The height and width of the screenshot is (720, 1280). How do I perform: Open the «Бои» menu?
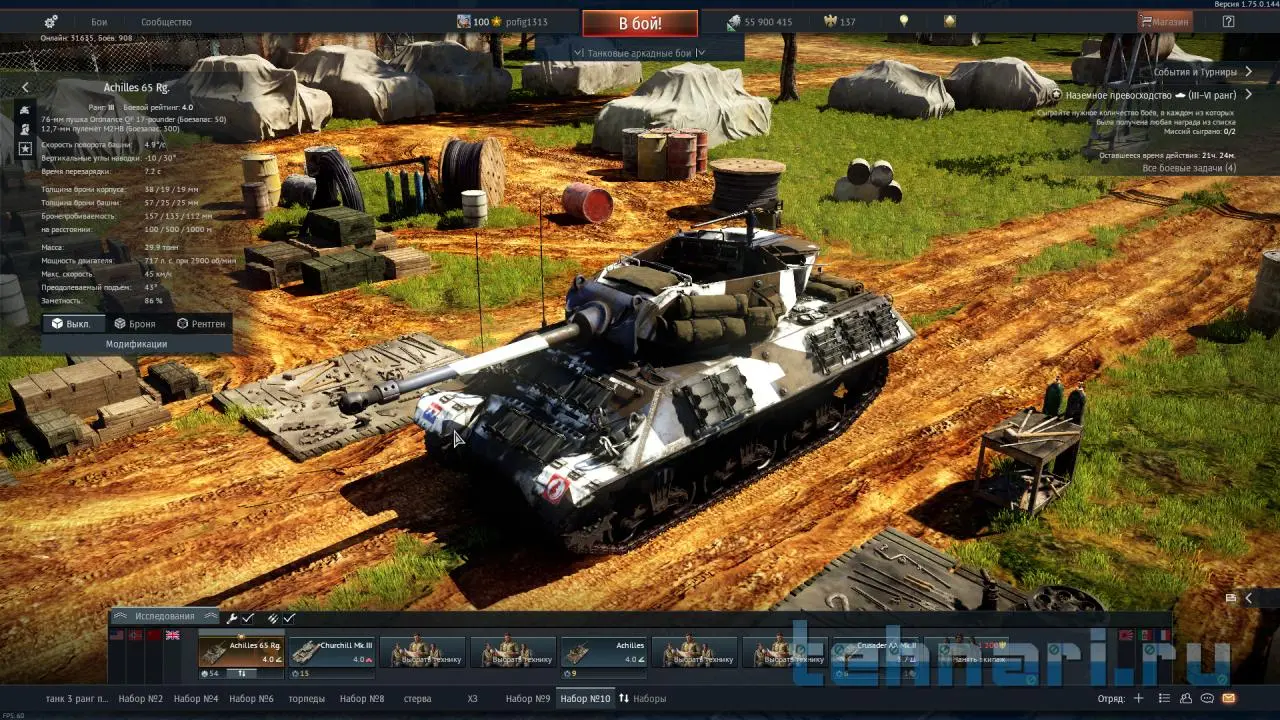[x=99, y=22]
